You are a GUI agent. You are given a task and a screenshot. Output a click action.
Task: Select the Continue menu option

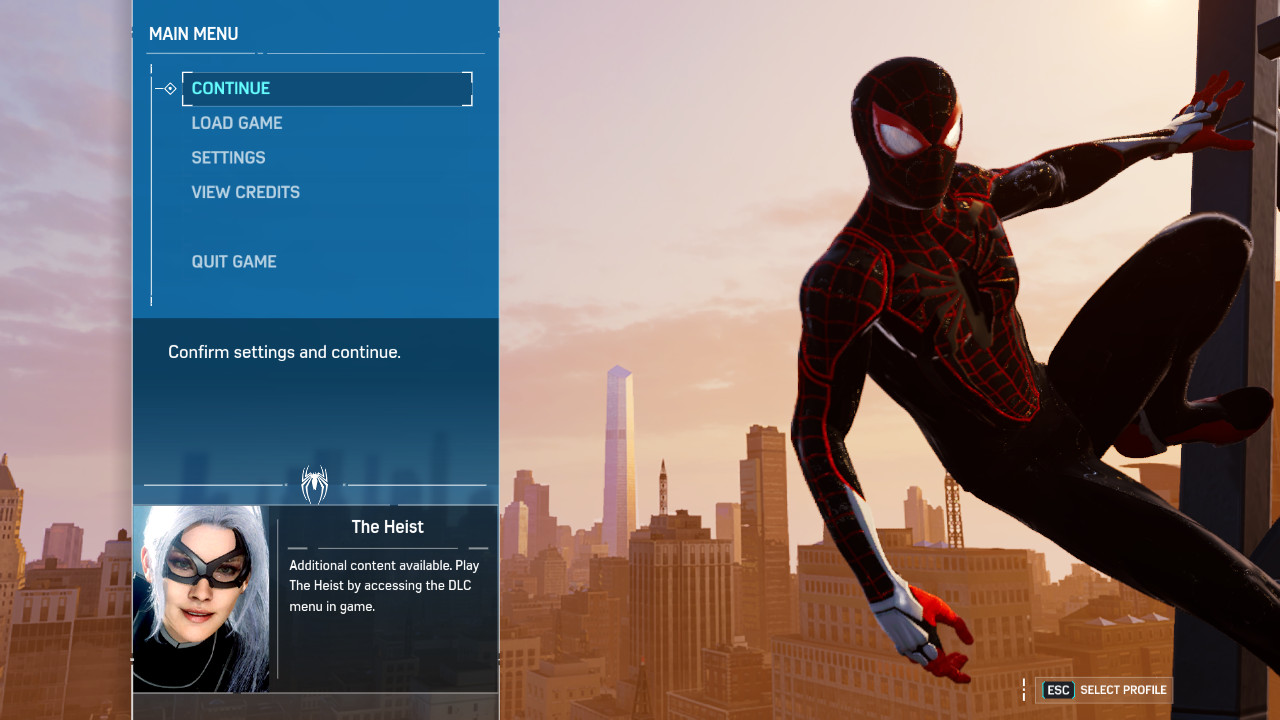231,88
